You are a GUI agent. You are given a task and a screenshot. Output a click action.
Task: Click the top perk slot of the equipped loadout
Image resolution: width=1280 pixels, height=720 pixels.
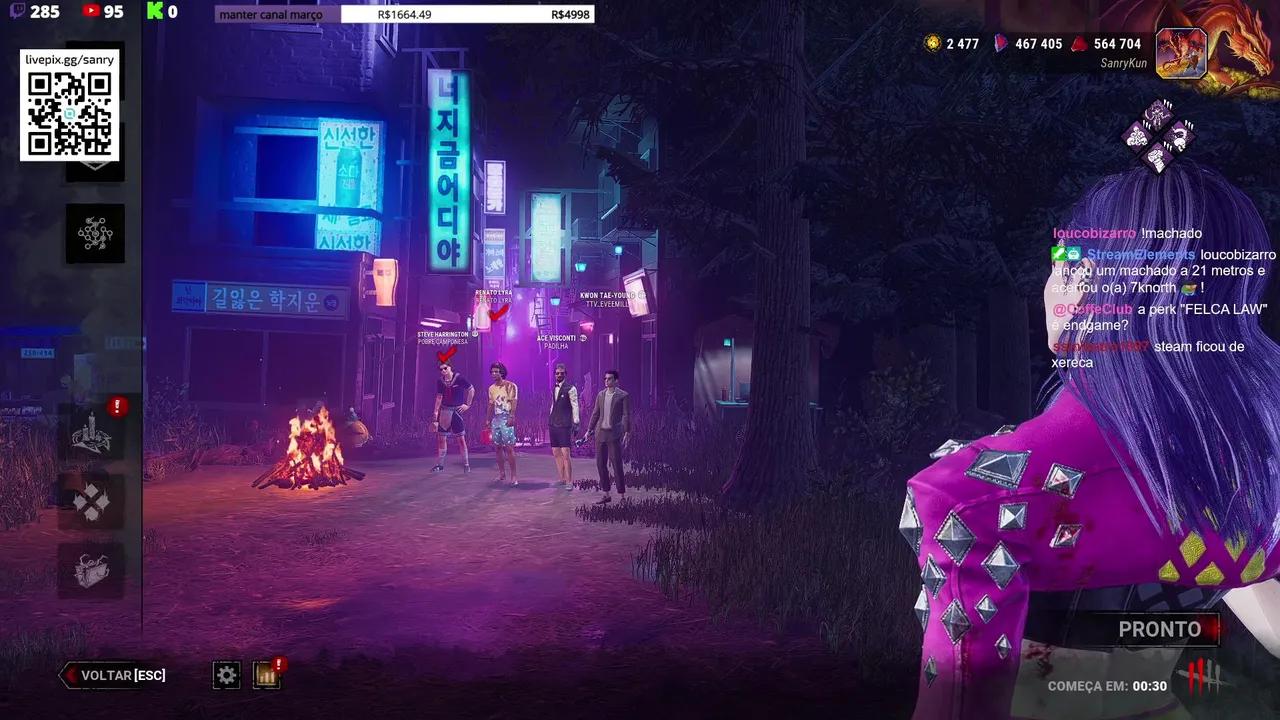(1158, 113)
